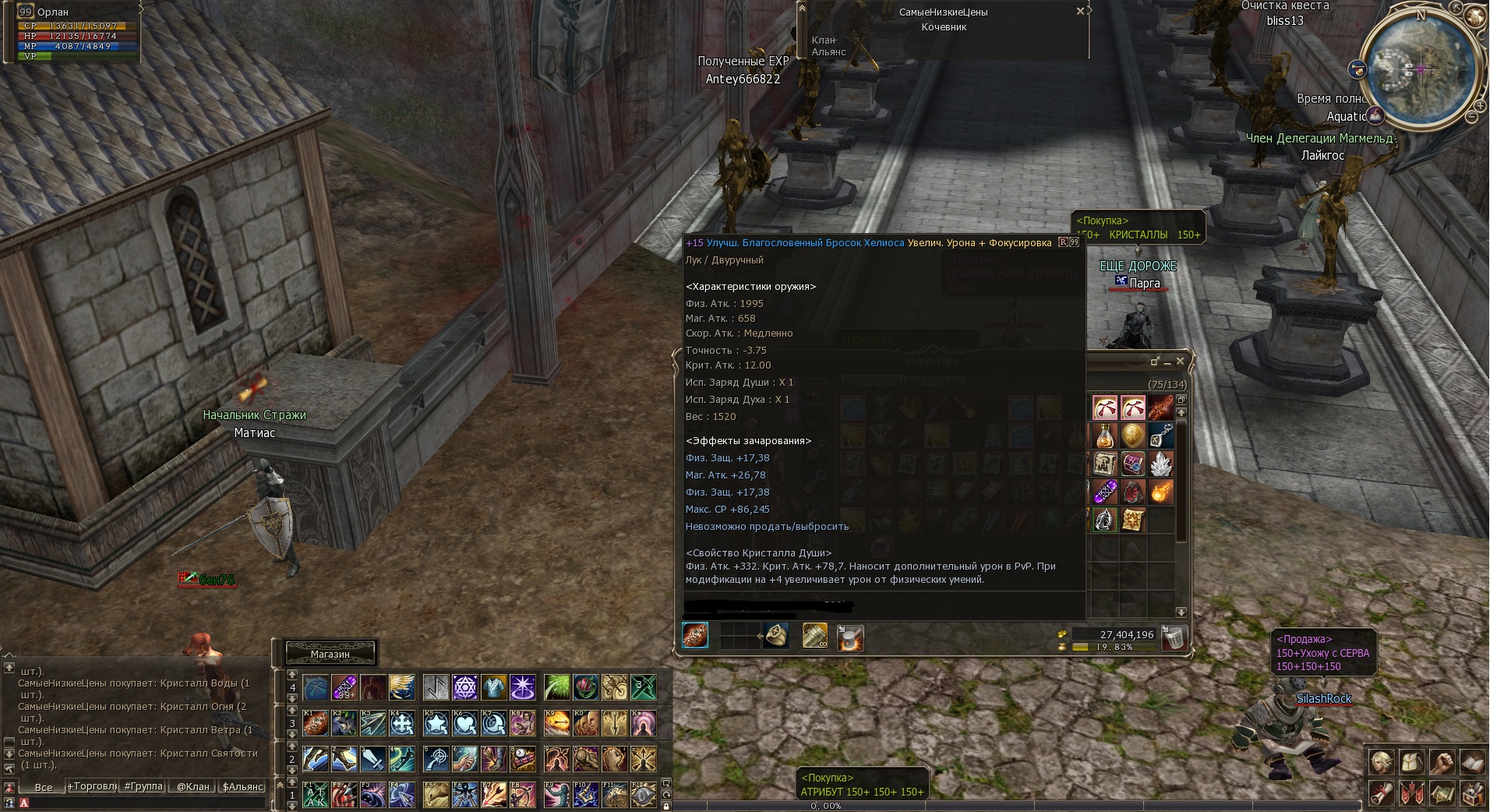Use the orange potion flask in inventory
The height and width of the screenshot is (812, 1490).
click(1104, 436)
